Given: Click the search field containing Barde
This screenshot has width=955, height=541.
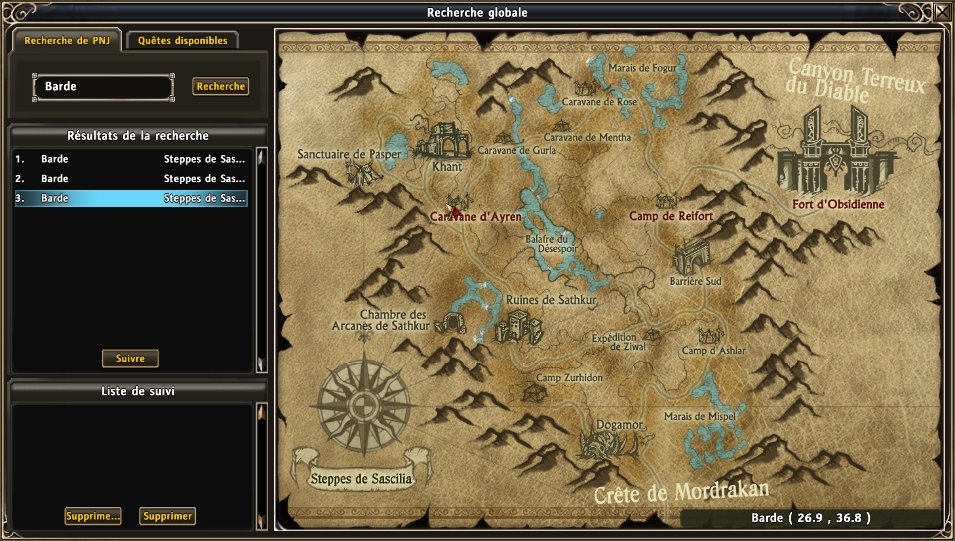Looking at the screenshot, I should point(104,87).
